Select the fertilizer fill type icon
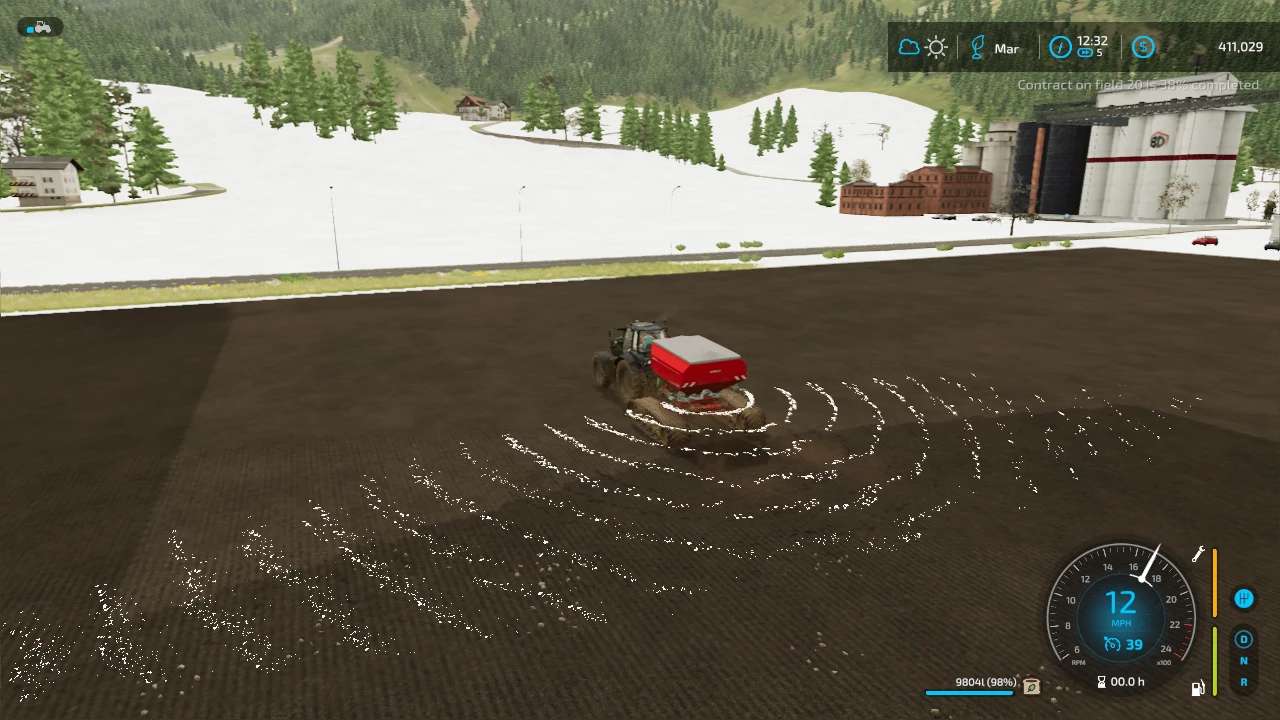 1031,686
